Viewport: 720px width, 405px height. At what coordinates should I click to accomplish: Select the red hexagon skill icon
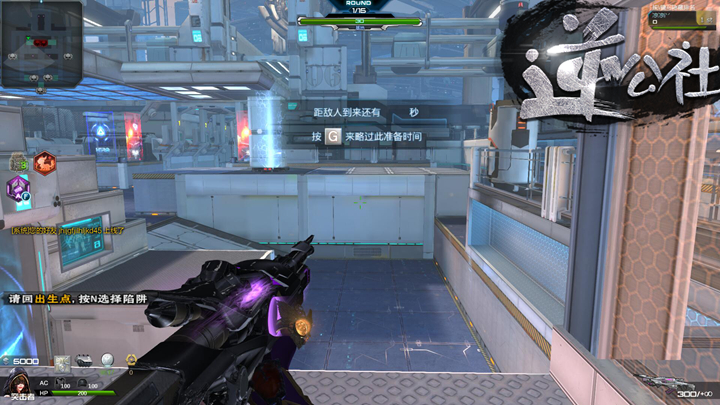coord(44,161)
